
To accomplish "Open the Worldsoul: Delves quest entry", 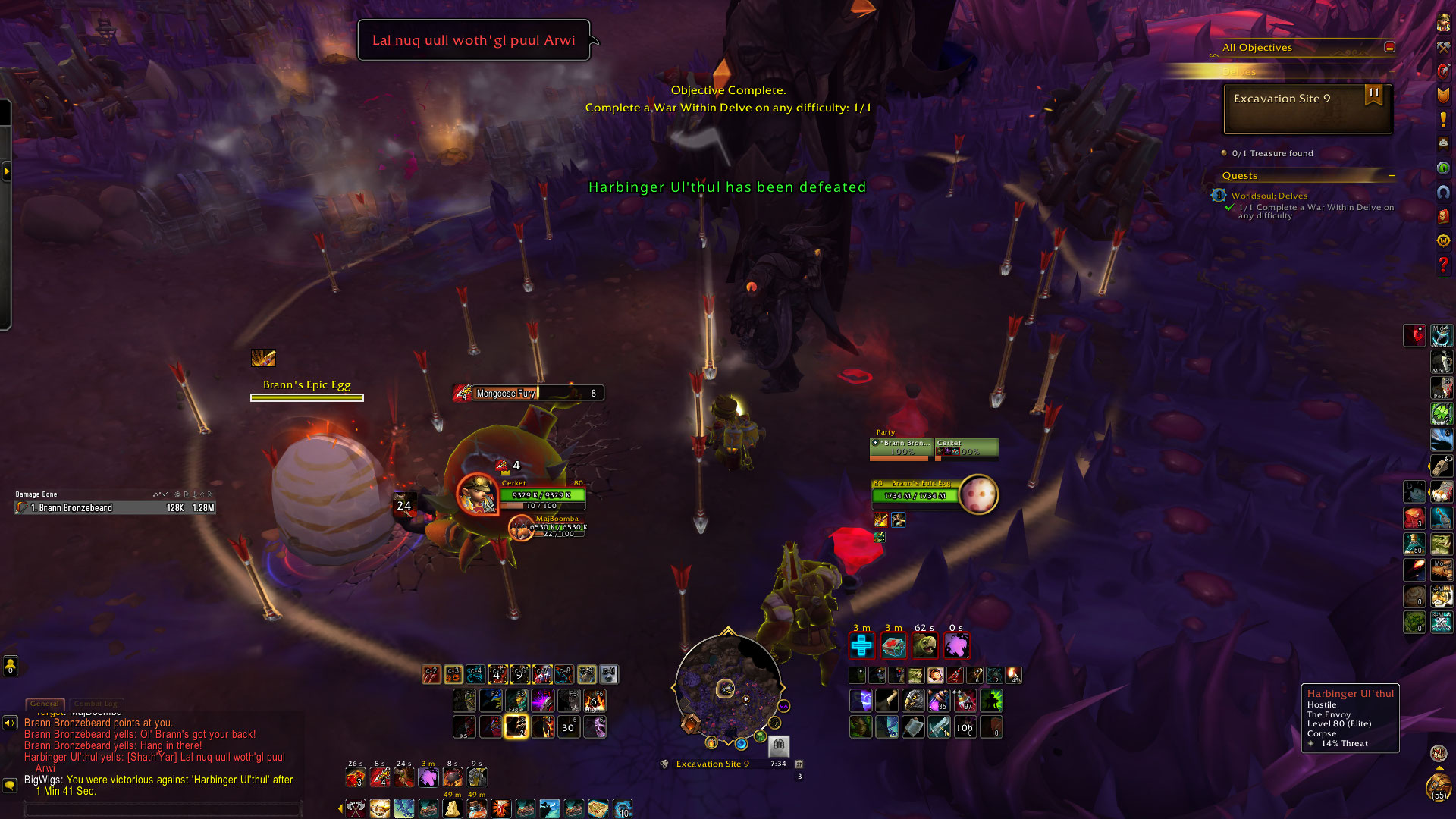I will pyautogui.click(x=1269, y=196).
